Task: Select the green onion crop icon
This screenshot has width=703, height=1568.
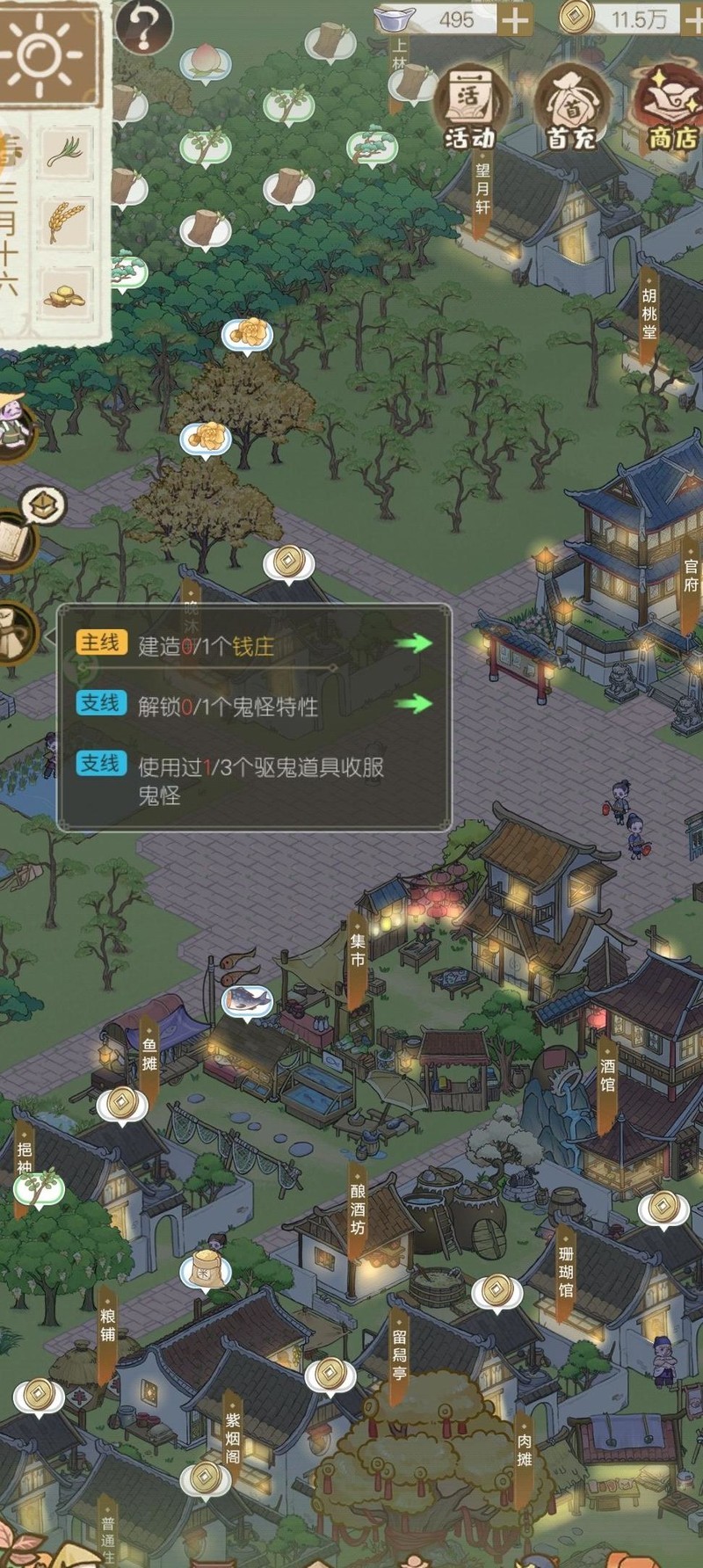Action: 66,151
